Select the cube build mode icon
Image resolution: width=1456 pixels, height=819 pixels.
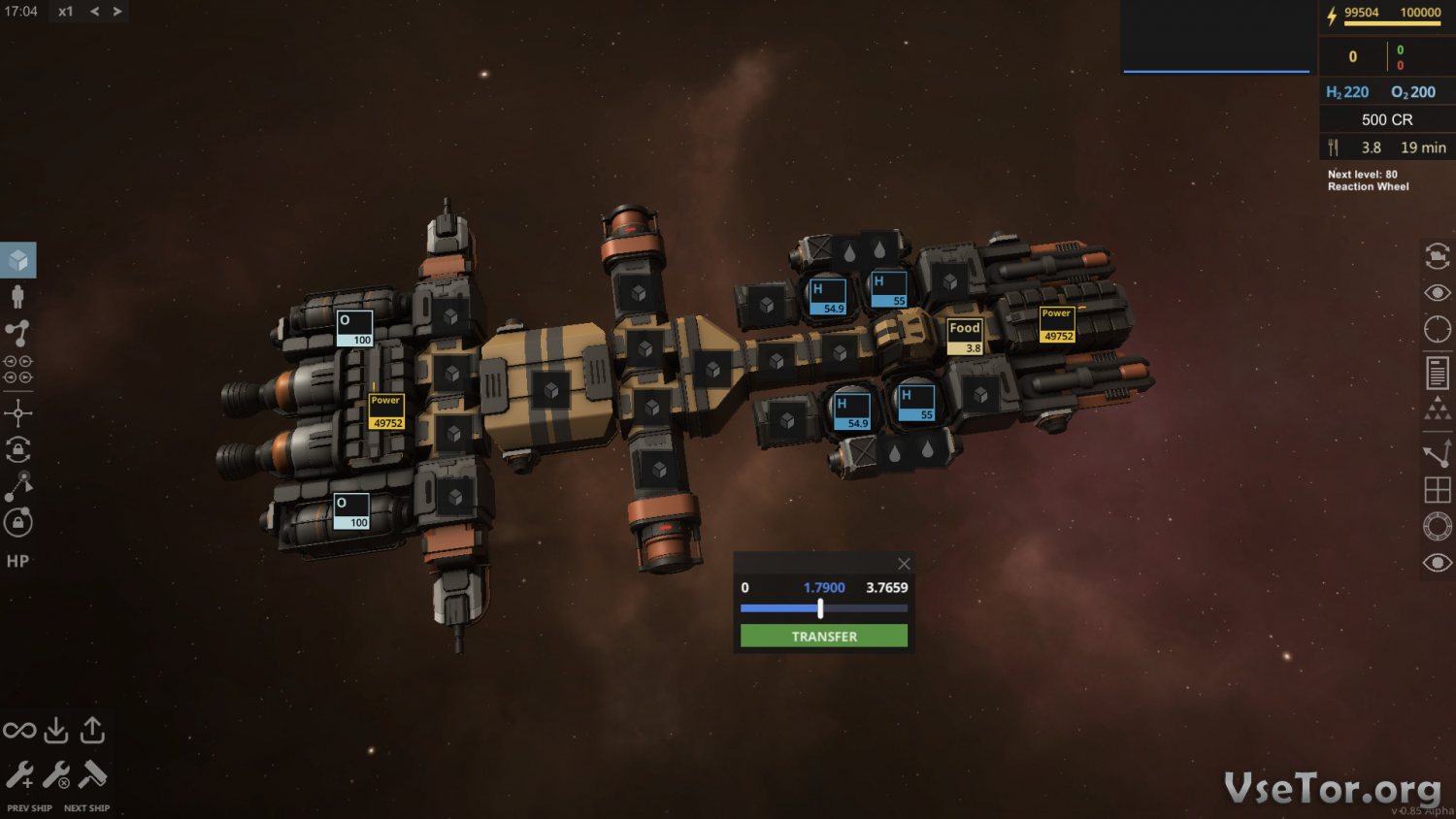click(x=18, y=260)
